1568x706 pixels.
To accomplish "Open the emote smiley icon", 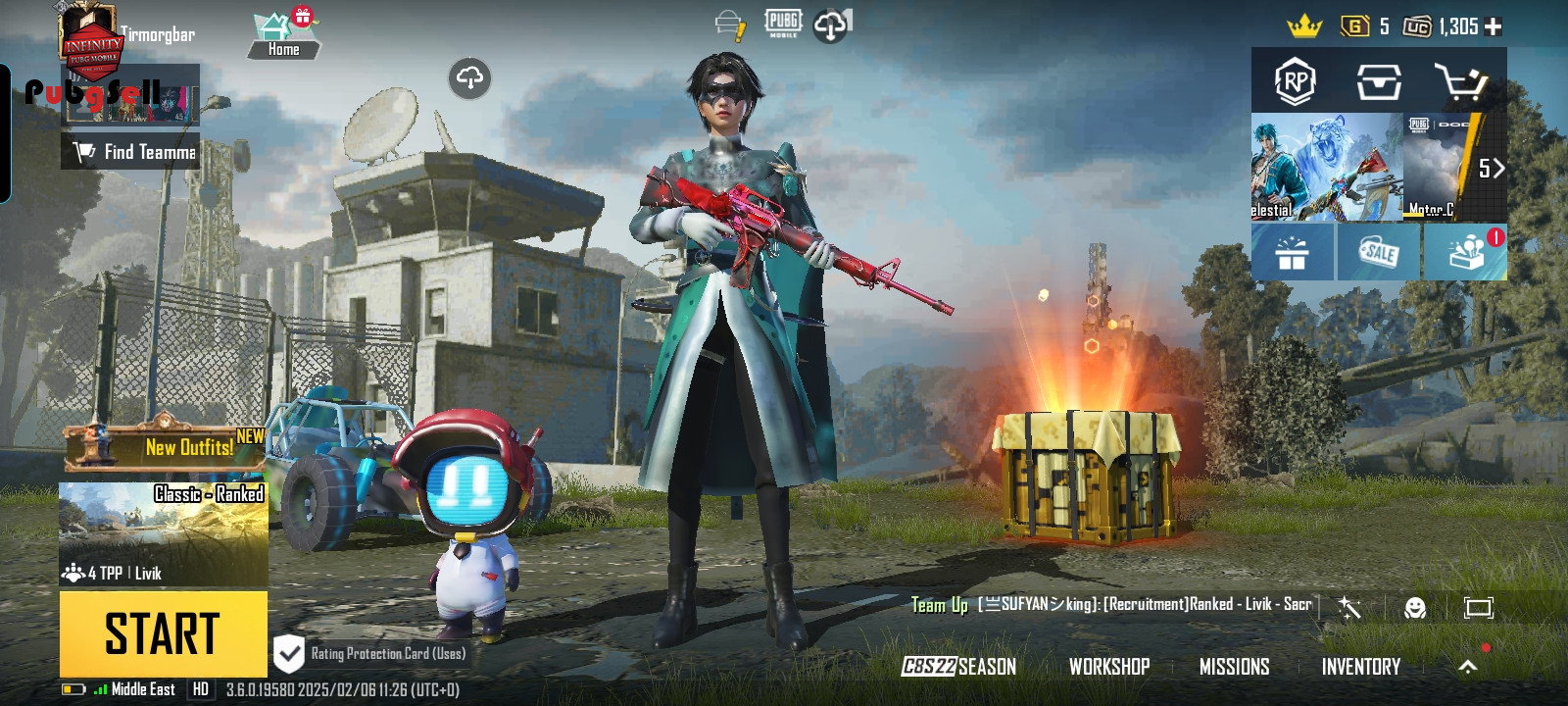I will [1414, 608].
